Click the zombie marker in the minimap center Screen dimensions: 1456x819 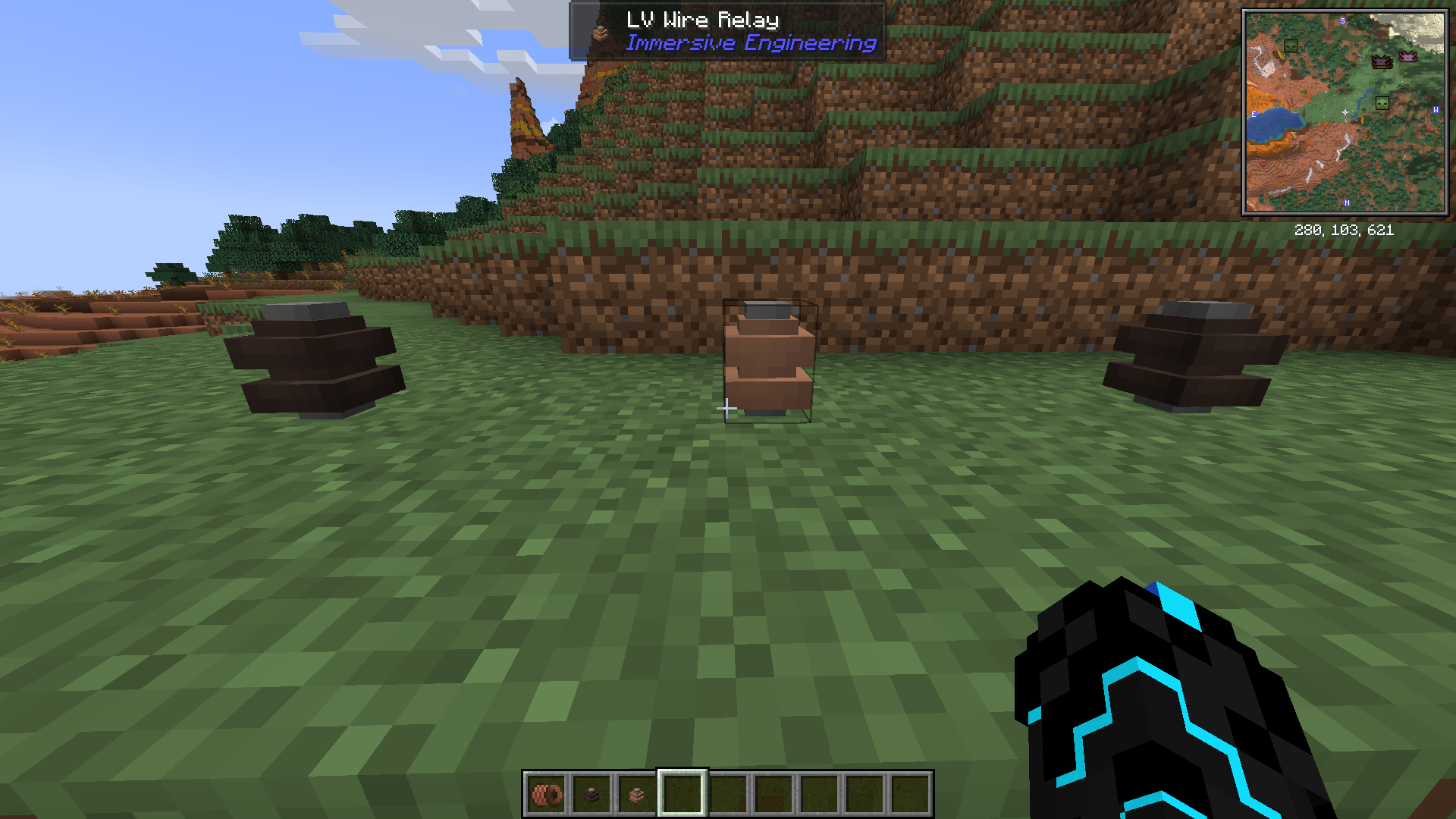(x=1382, y=102)
